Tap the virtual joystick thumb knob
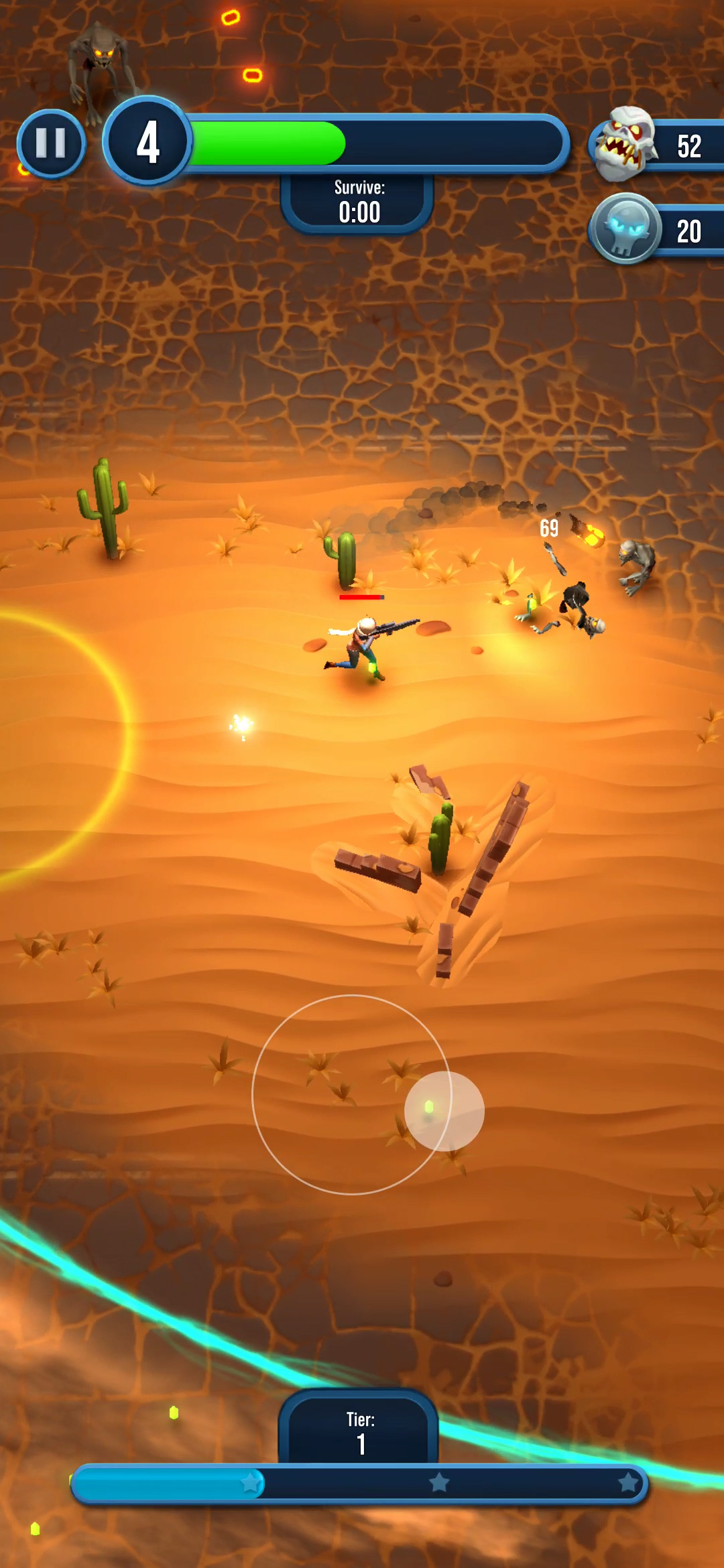The image size is (724, 1568). pos(444,1110)
